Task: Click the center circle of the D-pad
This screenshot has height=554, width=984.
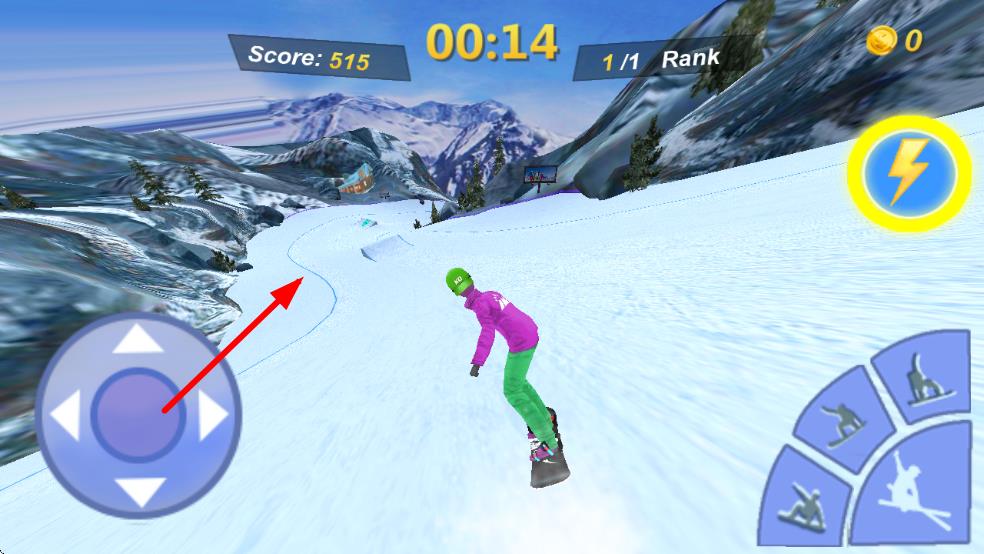Action: point(137,415)
